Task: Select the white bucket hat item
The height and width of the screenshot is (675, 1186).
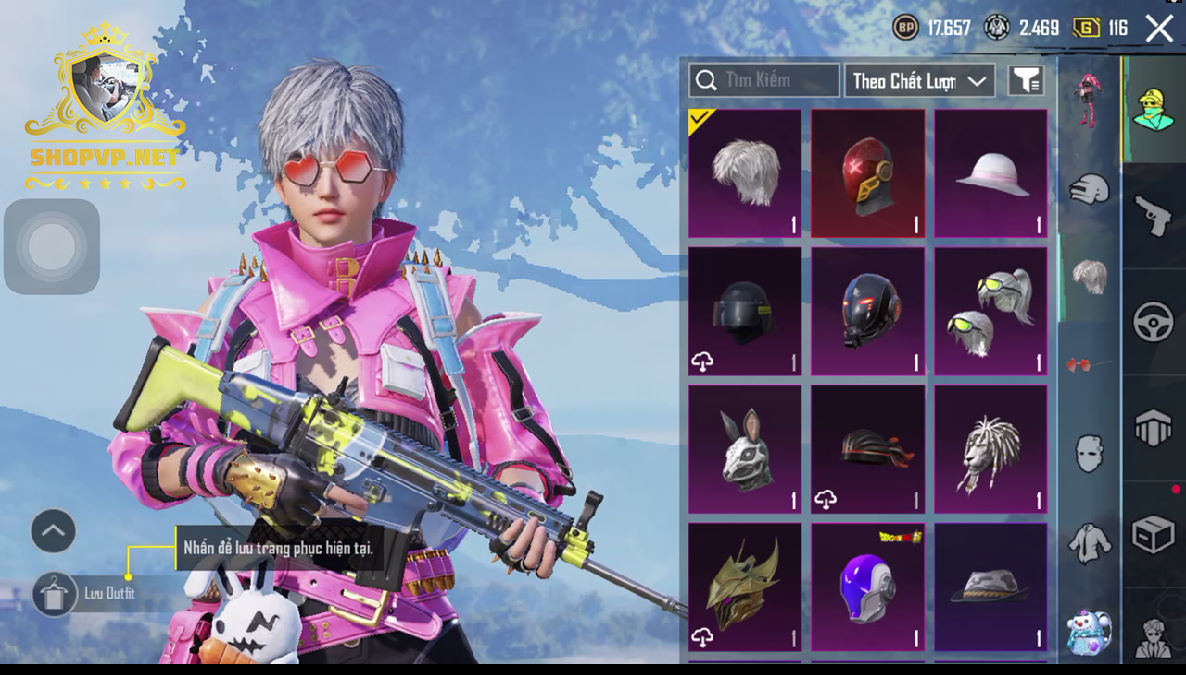Action: [991, 174]
